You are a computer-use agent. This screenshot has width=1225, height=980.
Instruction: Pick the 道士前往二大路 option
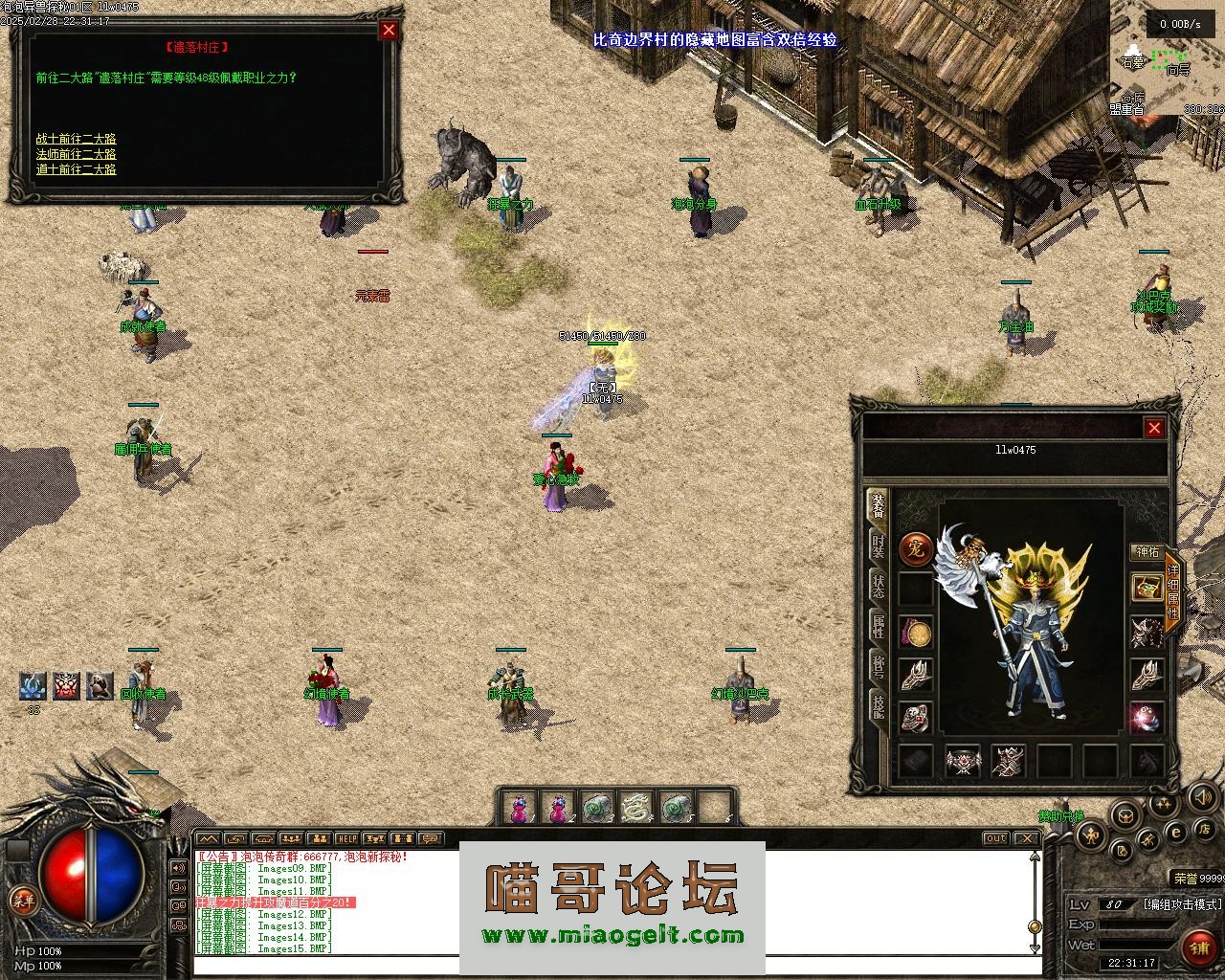77,169
